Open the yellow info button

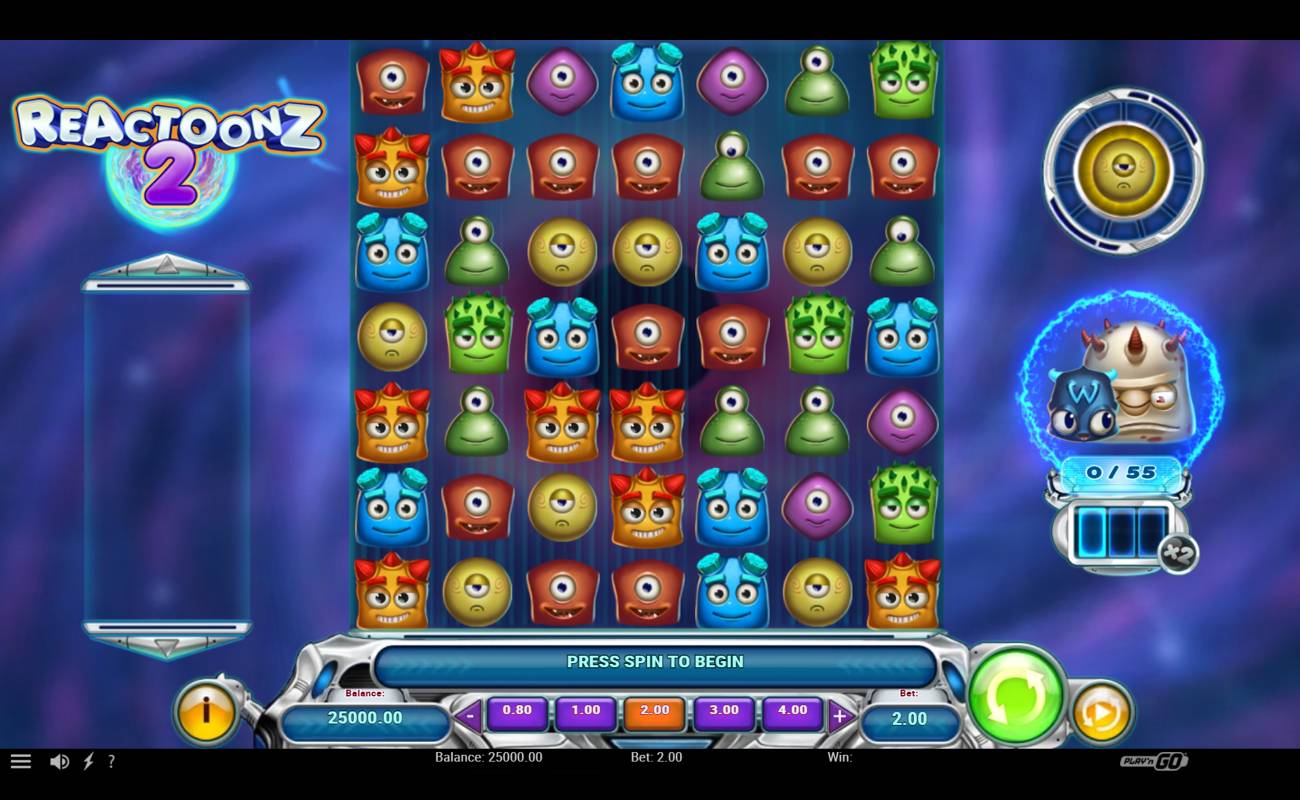click(207, 713)
